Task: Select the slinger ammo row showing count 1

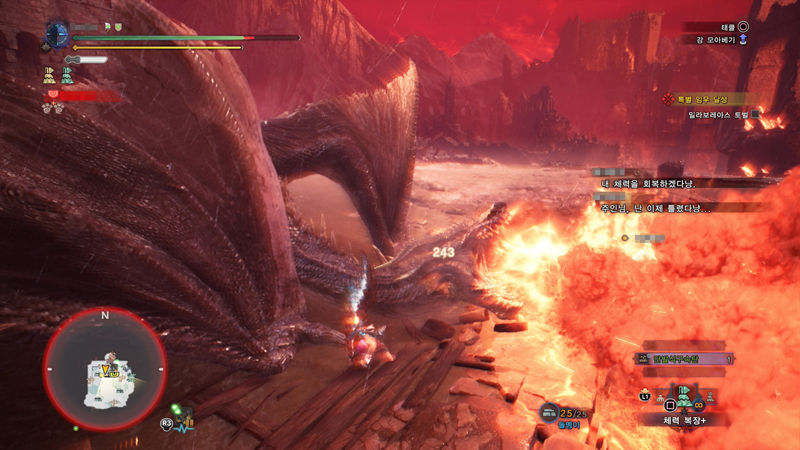Action: click(x=685, y=358)
